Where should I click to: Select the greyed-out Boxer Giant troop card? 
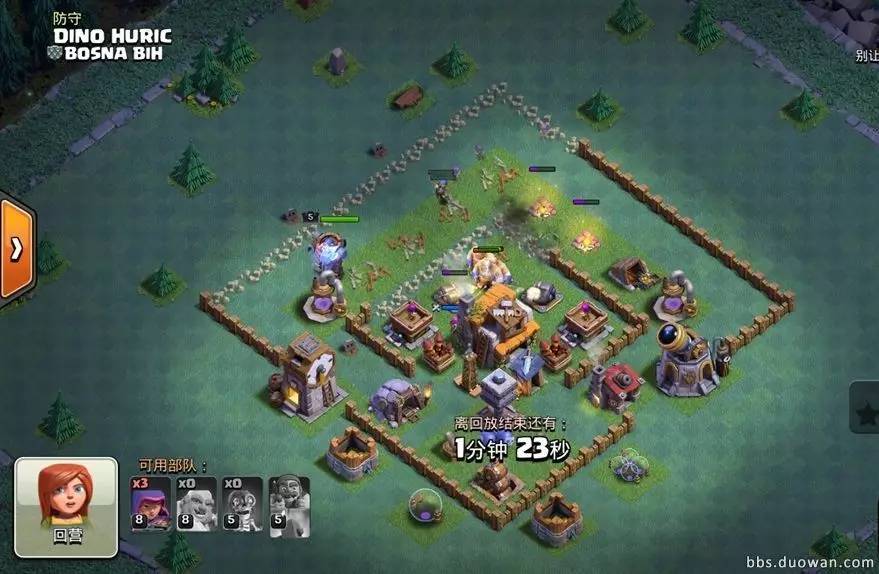(196, 503)
